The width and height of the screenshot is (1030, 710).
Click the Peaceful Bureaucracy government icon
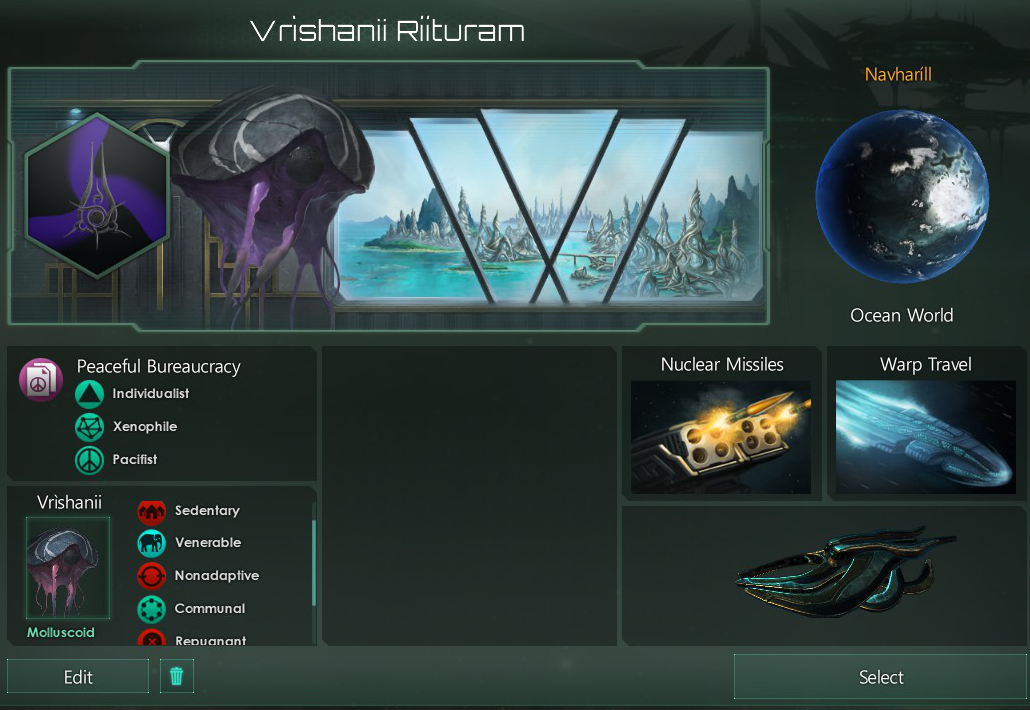point(41,381)
